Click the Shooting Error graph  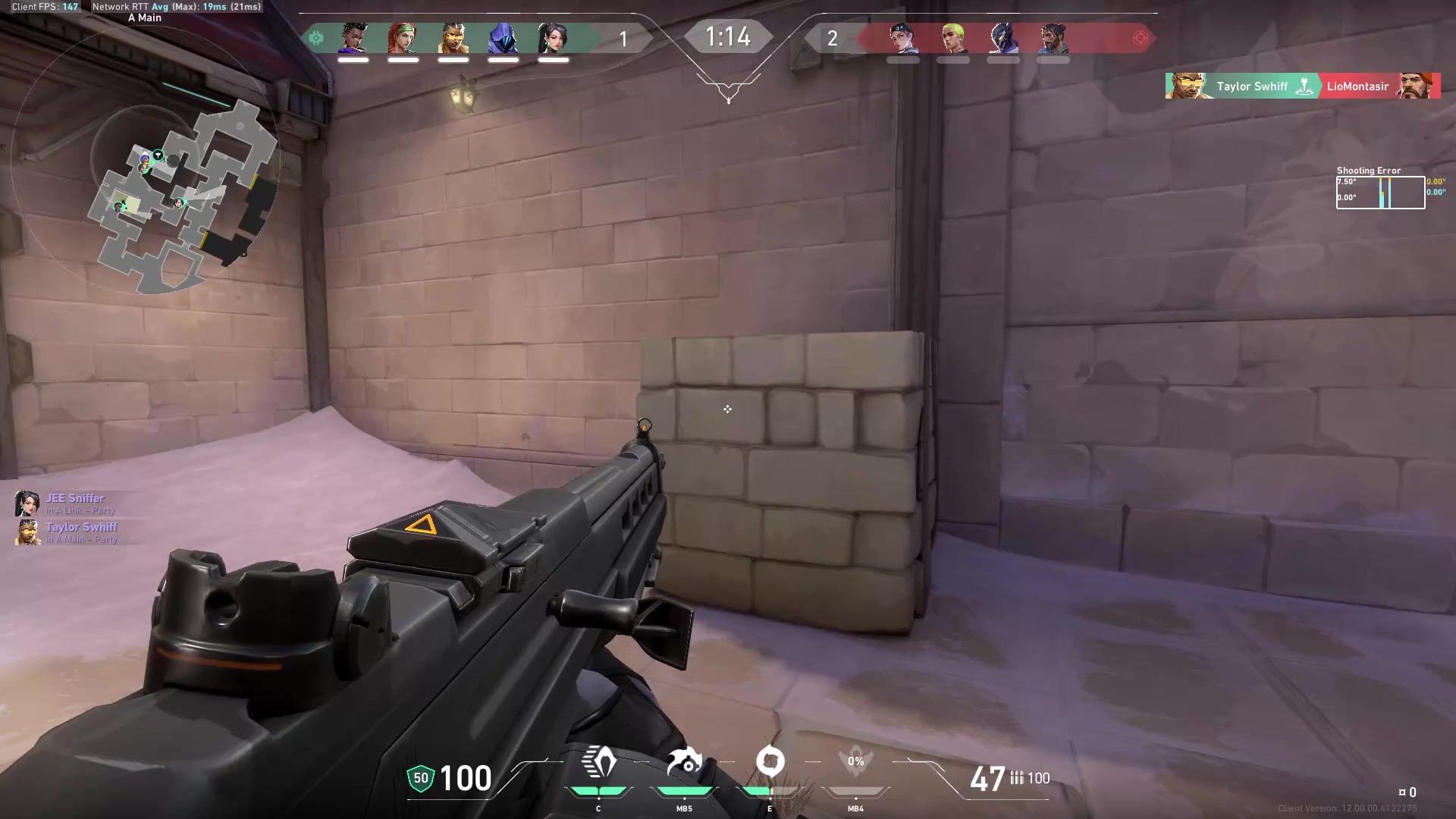pos(1380,193)
